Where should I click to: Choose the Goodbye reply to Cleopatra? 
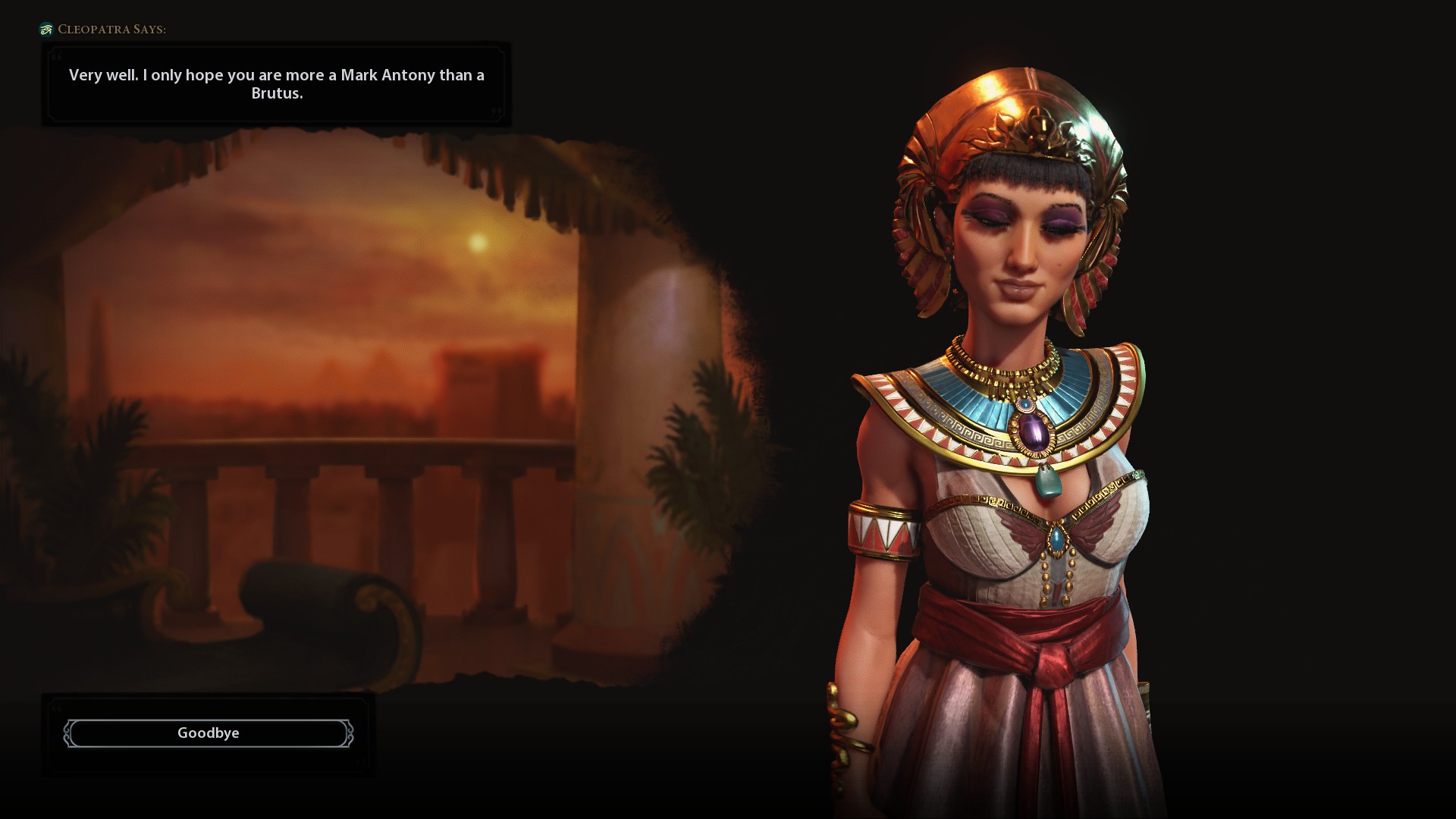209,733
